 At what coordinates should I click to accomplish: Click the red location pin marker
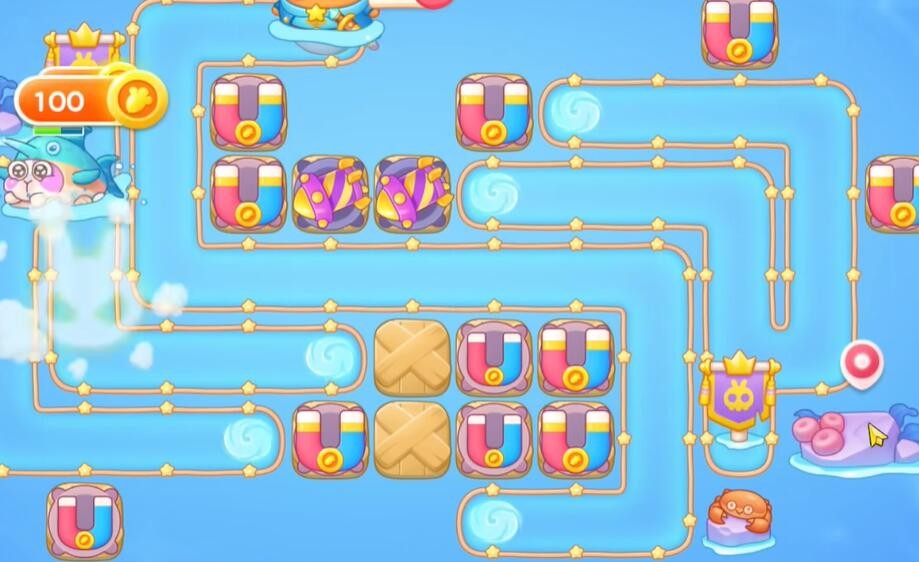coord(861,362)
